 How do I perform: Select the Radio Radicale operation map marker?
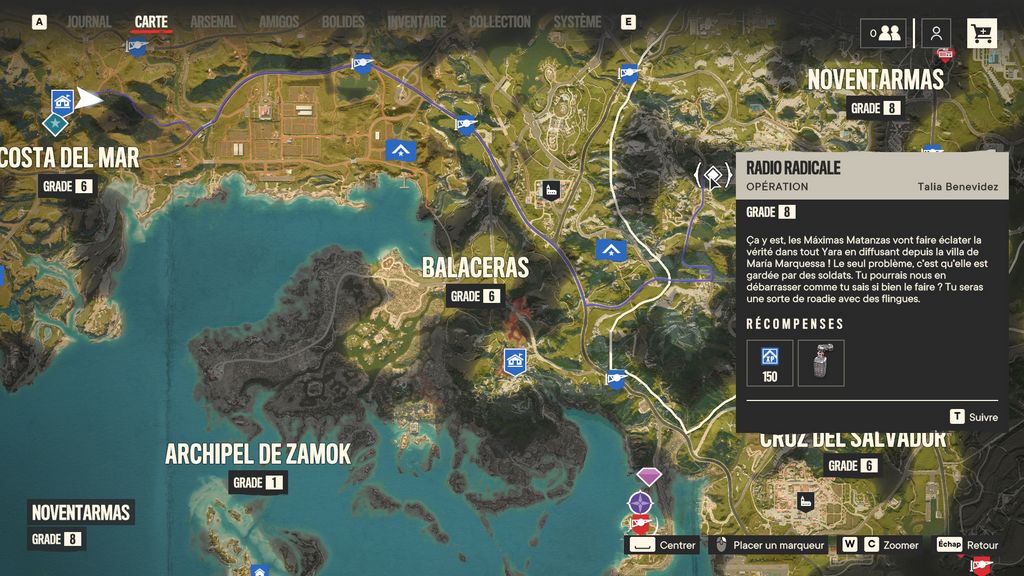pos(711,177)
